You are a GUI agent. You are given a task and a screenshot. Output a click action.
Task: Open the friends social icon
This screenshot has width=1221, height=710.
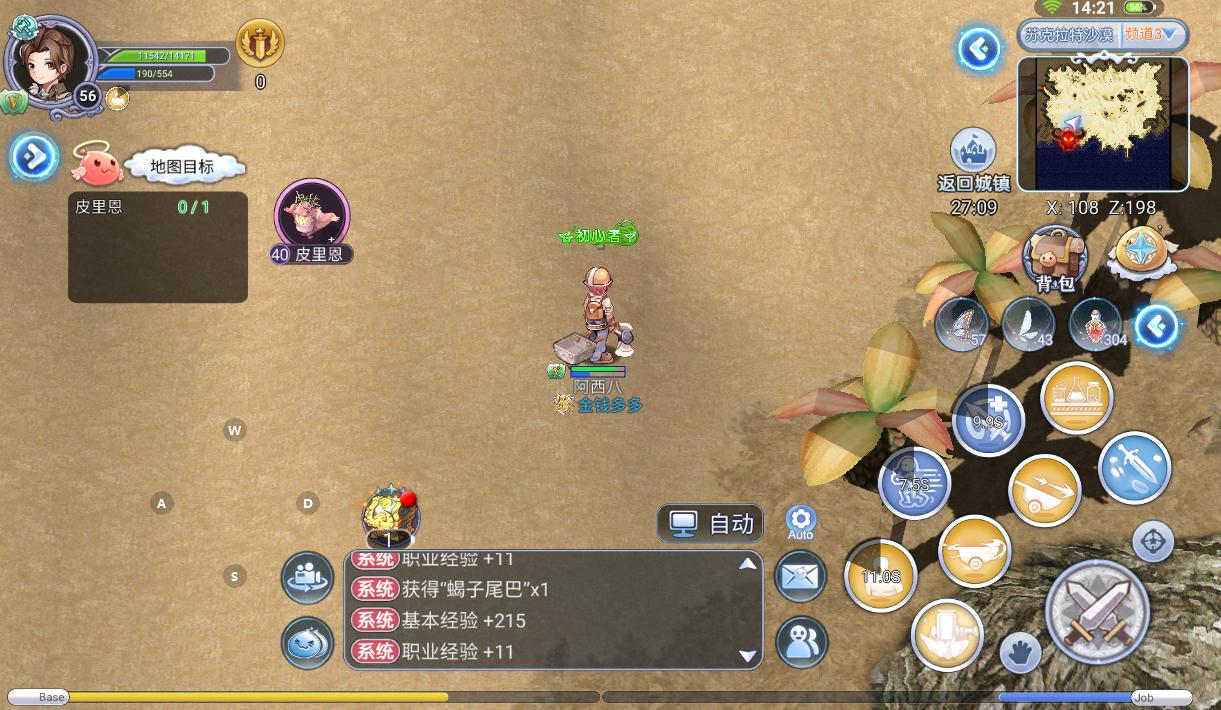pos(801,641)
